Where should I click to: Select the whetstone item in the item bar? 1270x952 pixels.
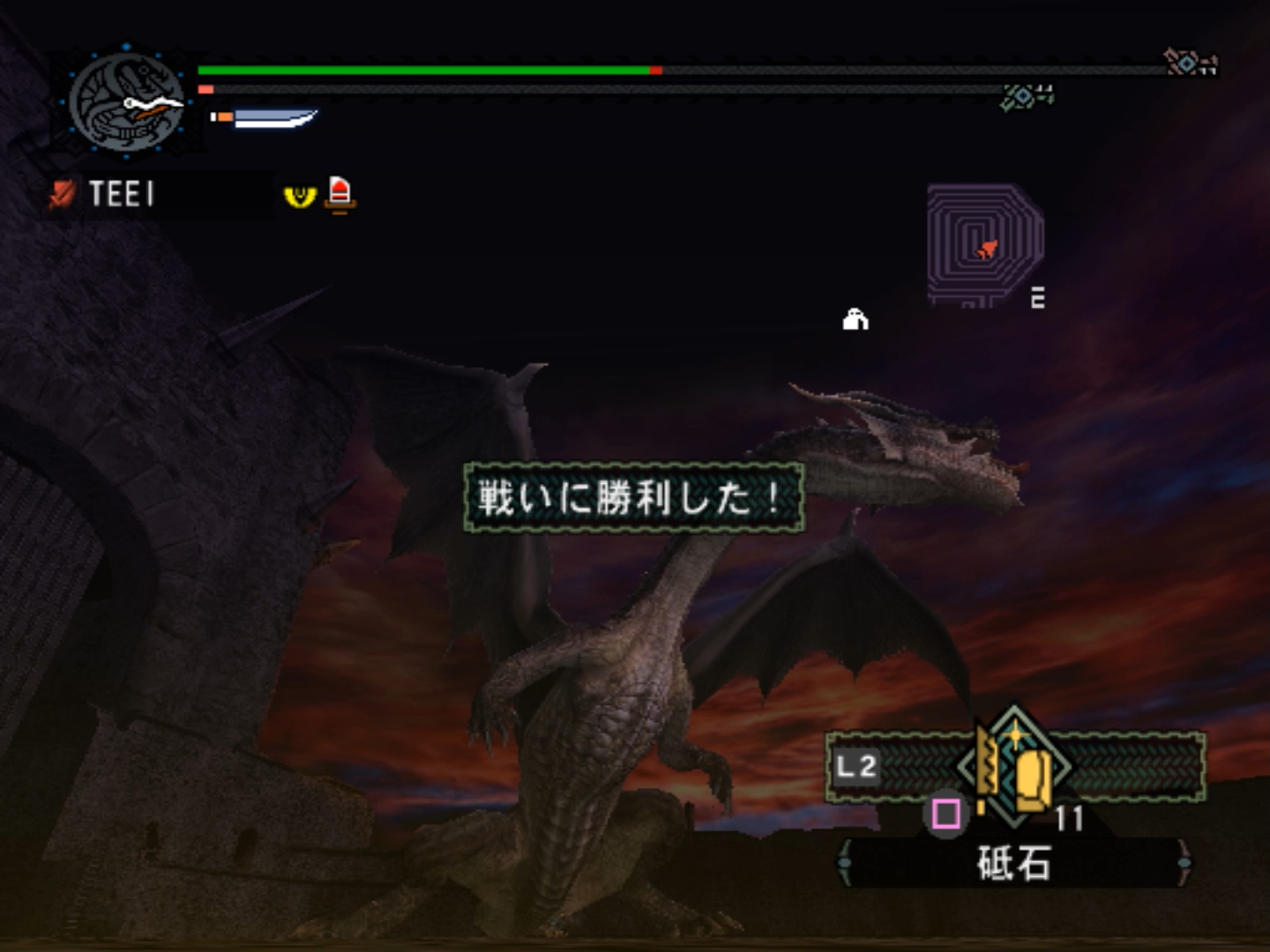point(1016,767)
